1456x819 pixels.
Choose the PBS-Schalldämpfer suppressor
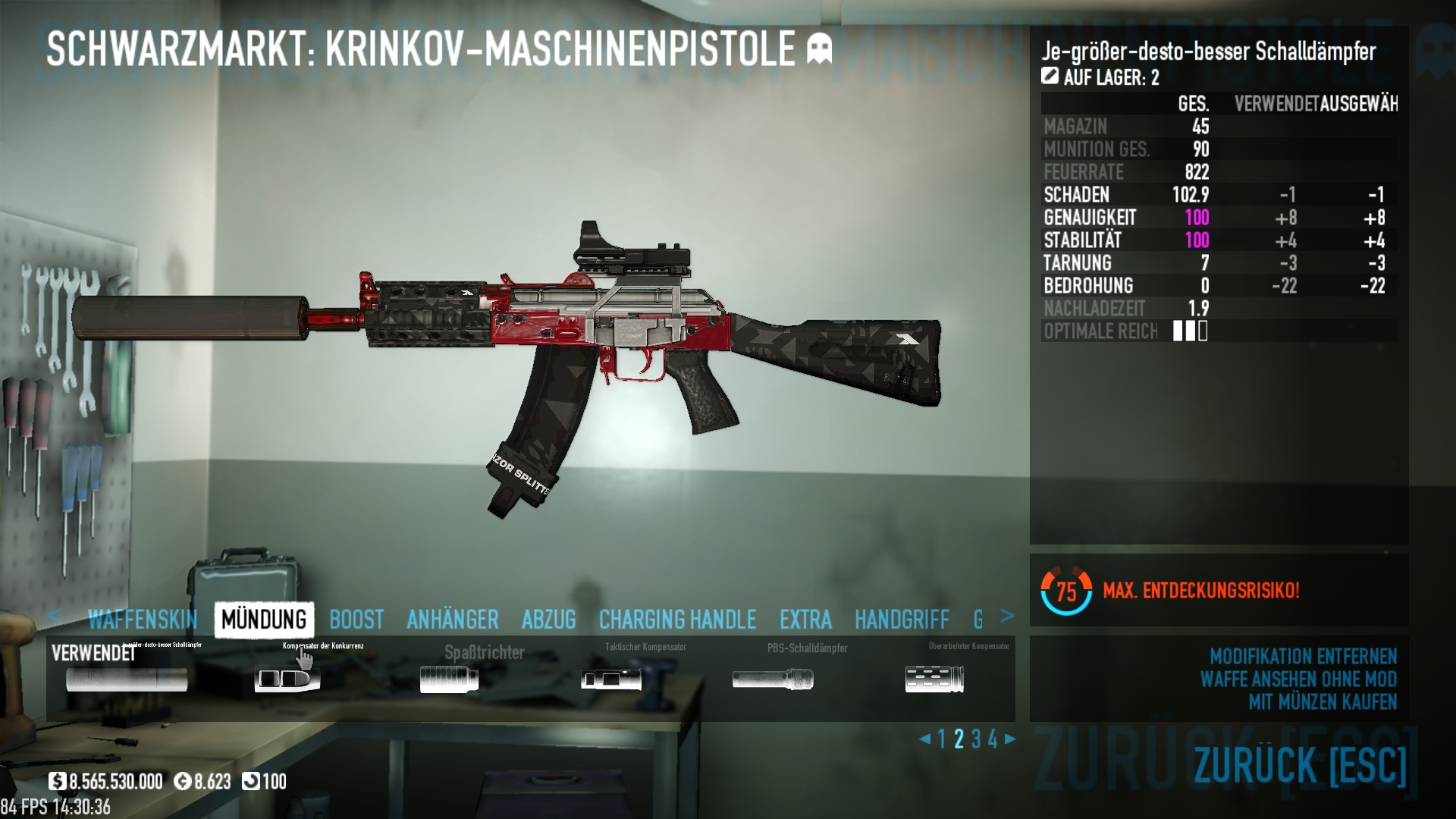coord(773,679)
